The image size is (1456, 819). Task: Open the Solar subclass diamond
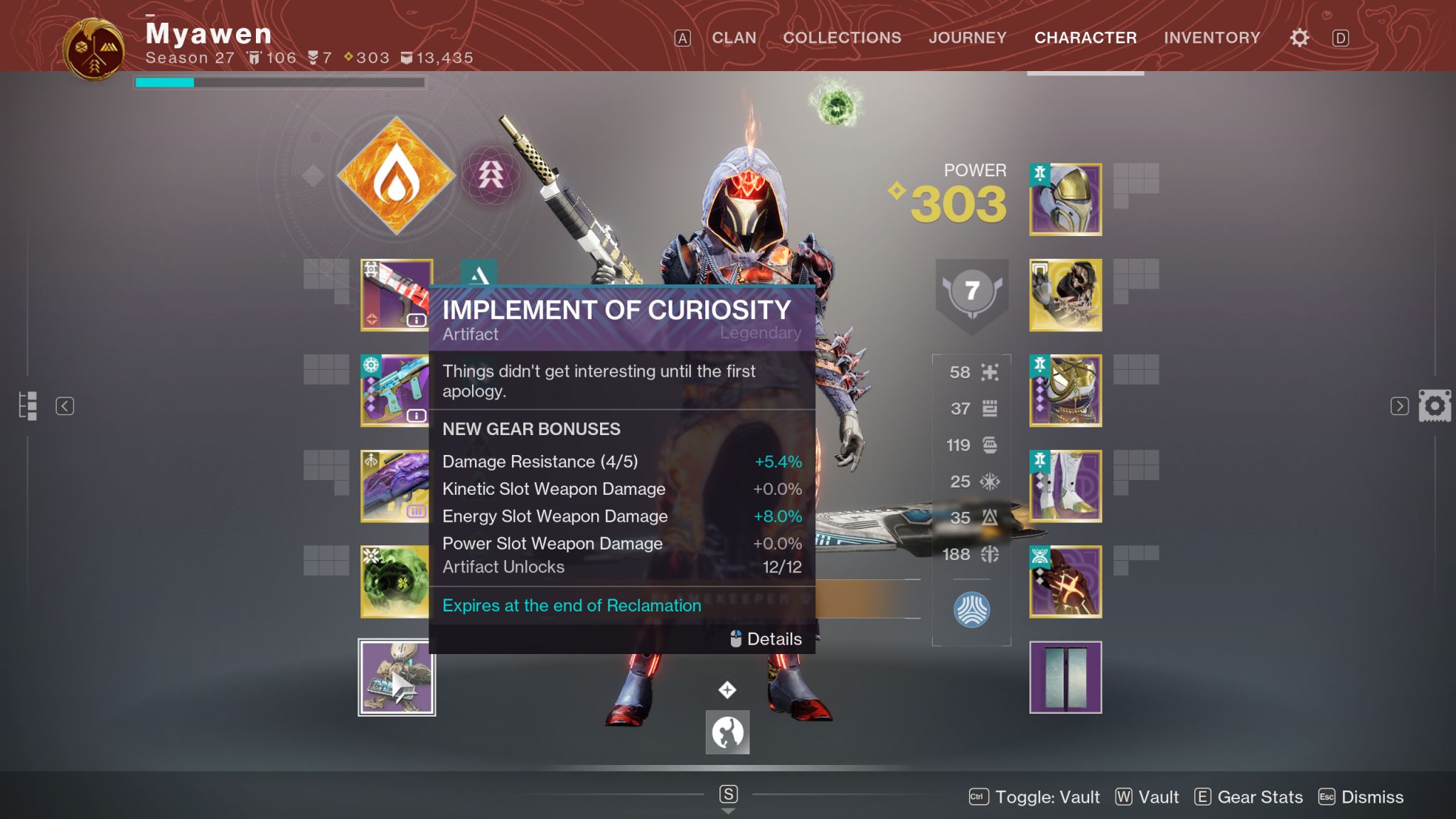click(x=396, y=176)
